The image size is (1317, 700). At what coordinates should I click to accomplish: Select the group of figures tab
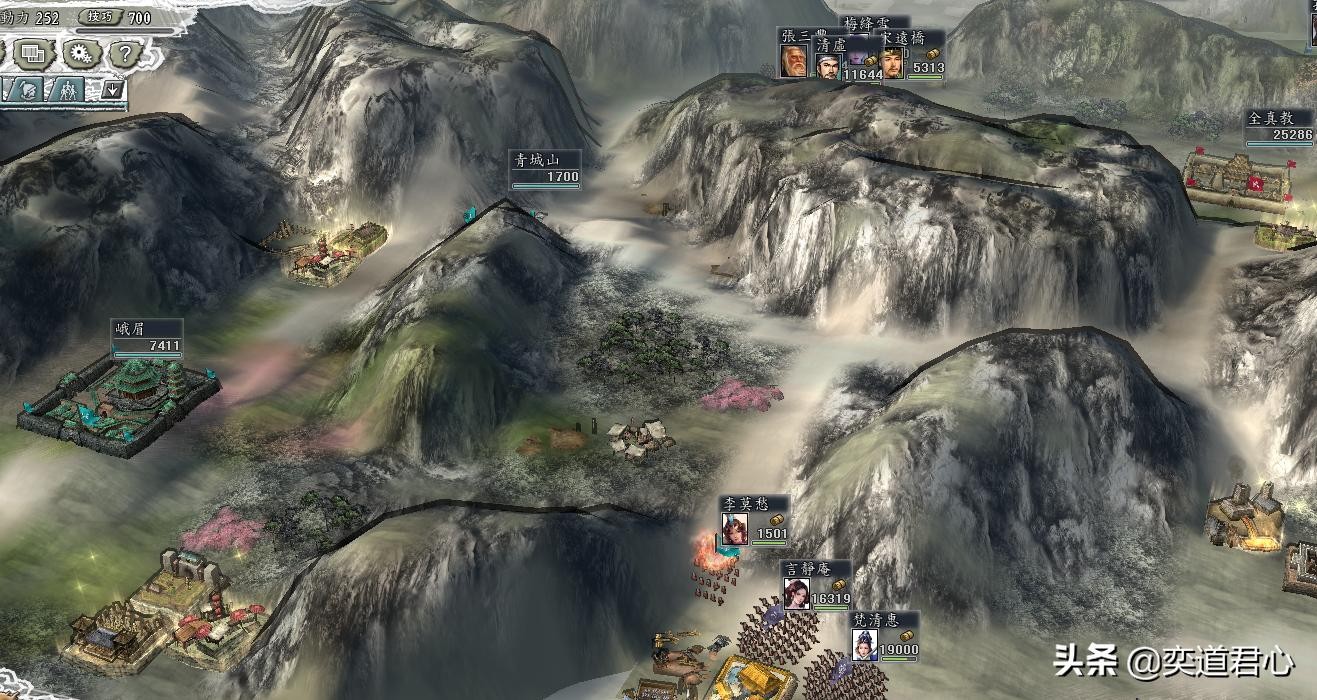[x=67, y=90]
